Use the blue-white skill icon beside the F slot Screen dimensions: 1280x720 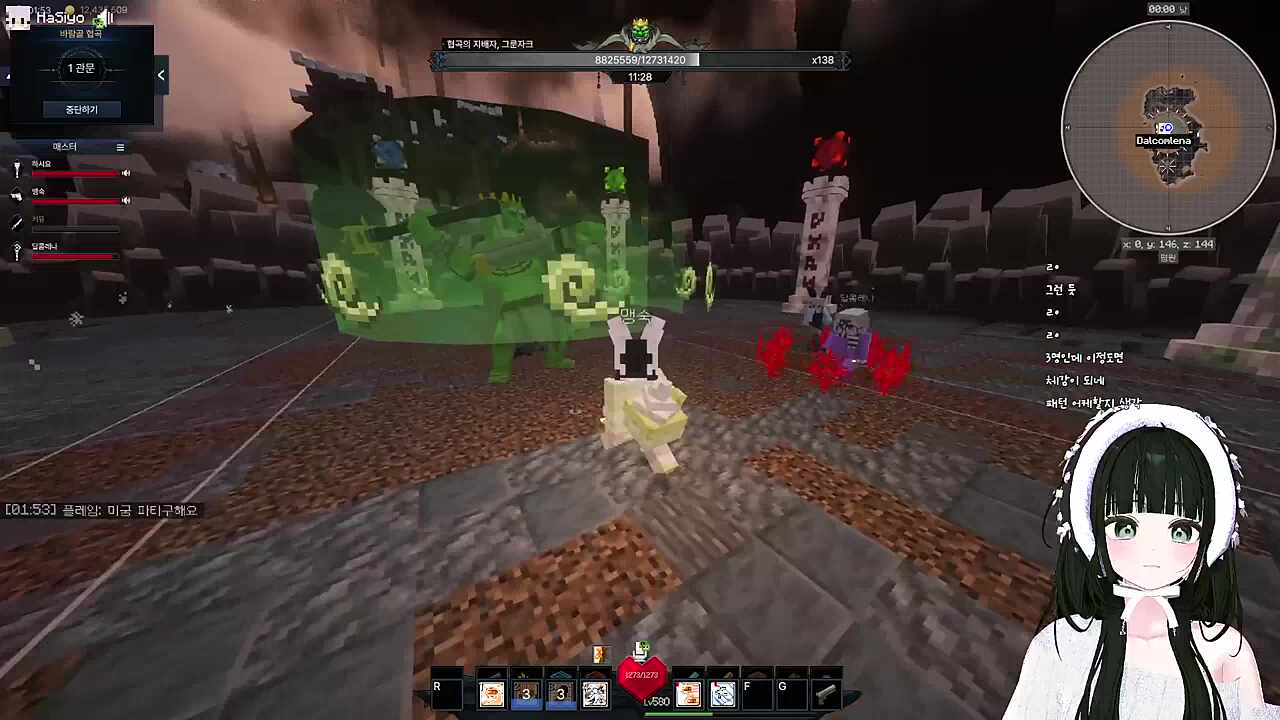pyautogui.click(x=722, y=693)
